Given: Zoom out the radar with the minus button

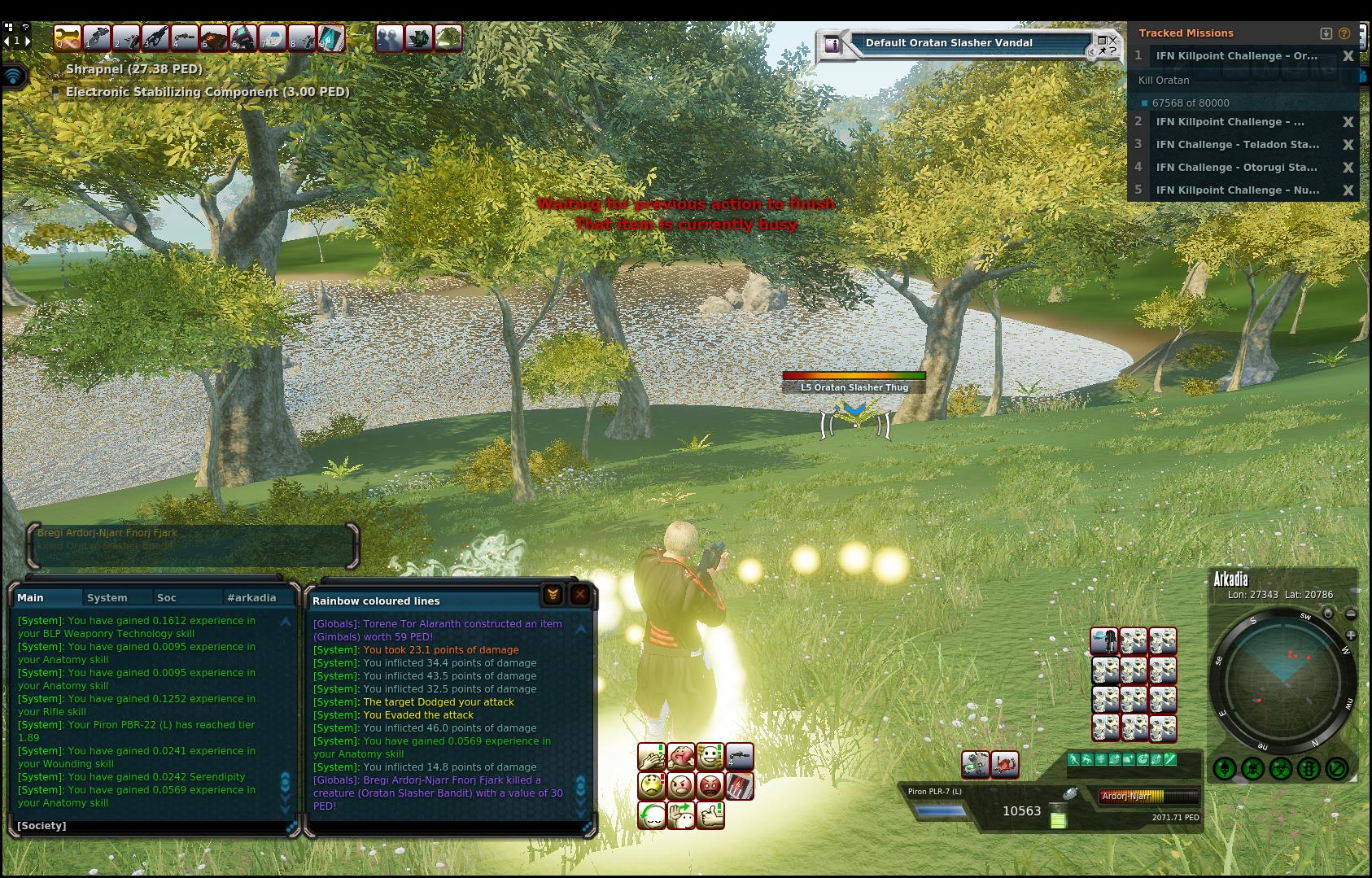Looking at the screenshot, I should pyautogui.click(x=1351, y=614).
